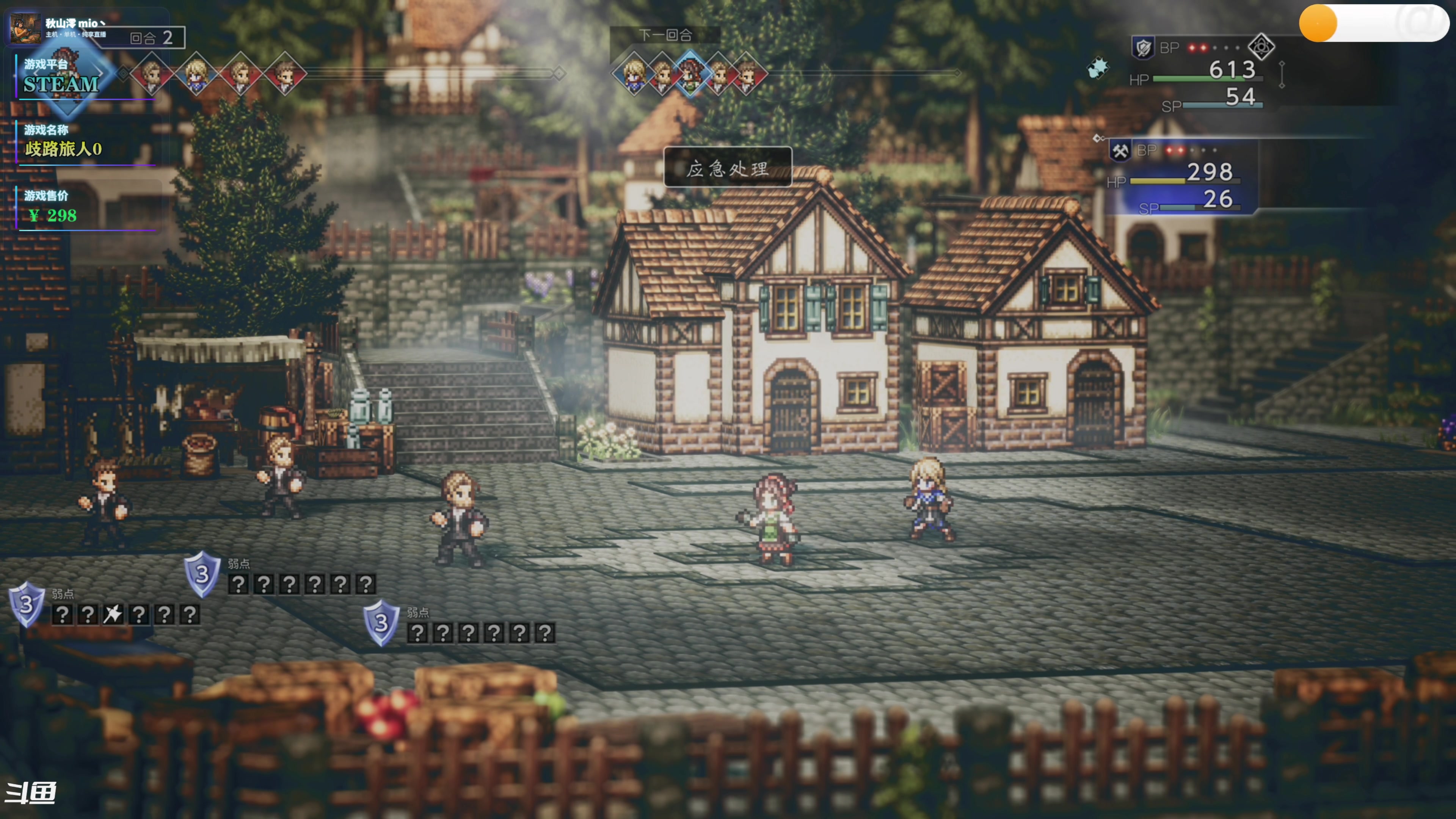Image resolution: width=1456 pixels, height=819 pixels.
Task: Select the party member panel showing 613 HP
Action: 1204,74
